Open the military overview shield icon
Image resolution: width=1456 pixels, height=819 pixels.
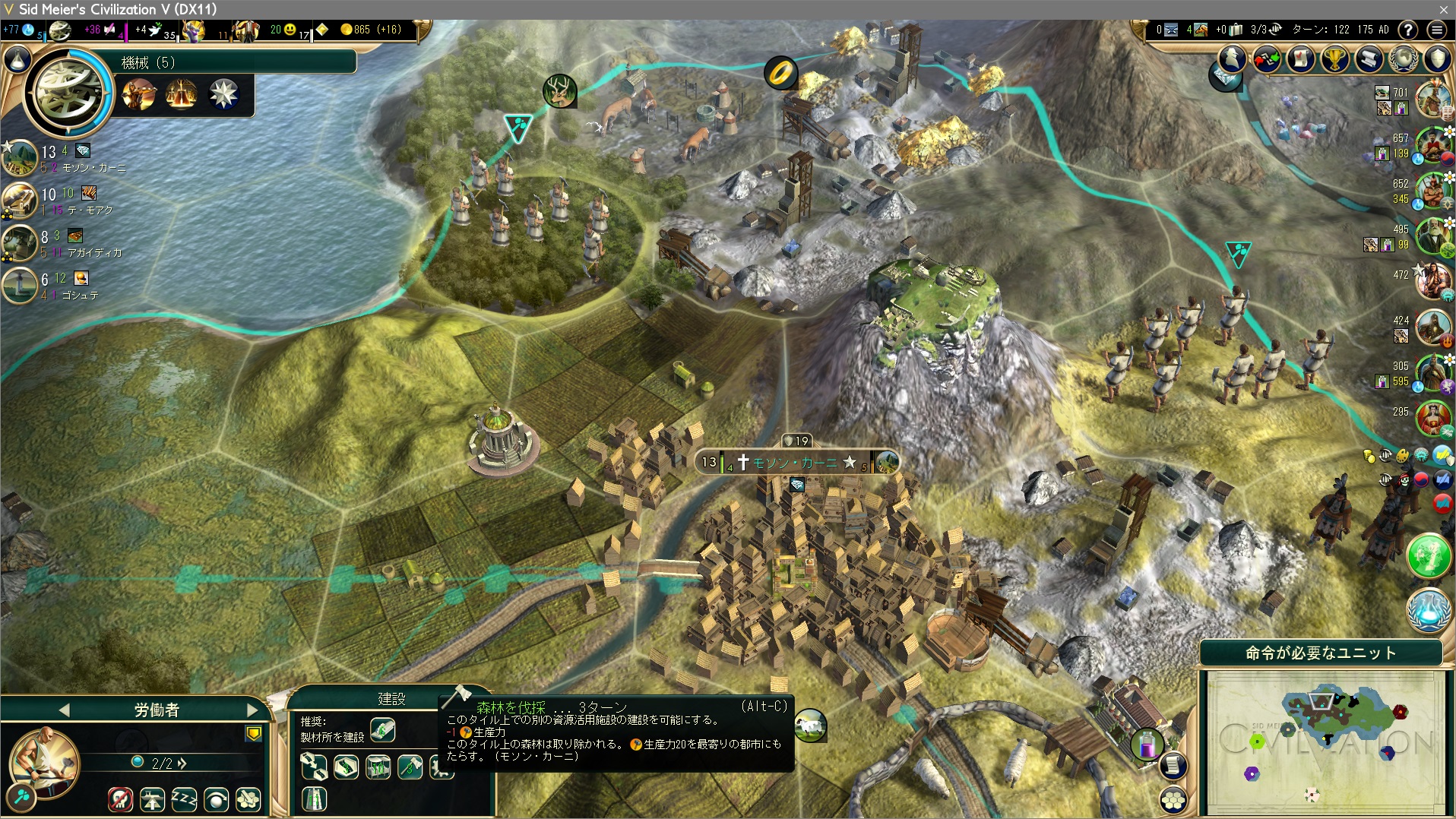click(x=1438, y=58)
